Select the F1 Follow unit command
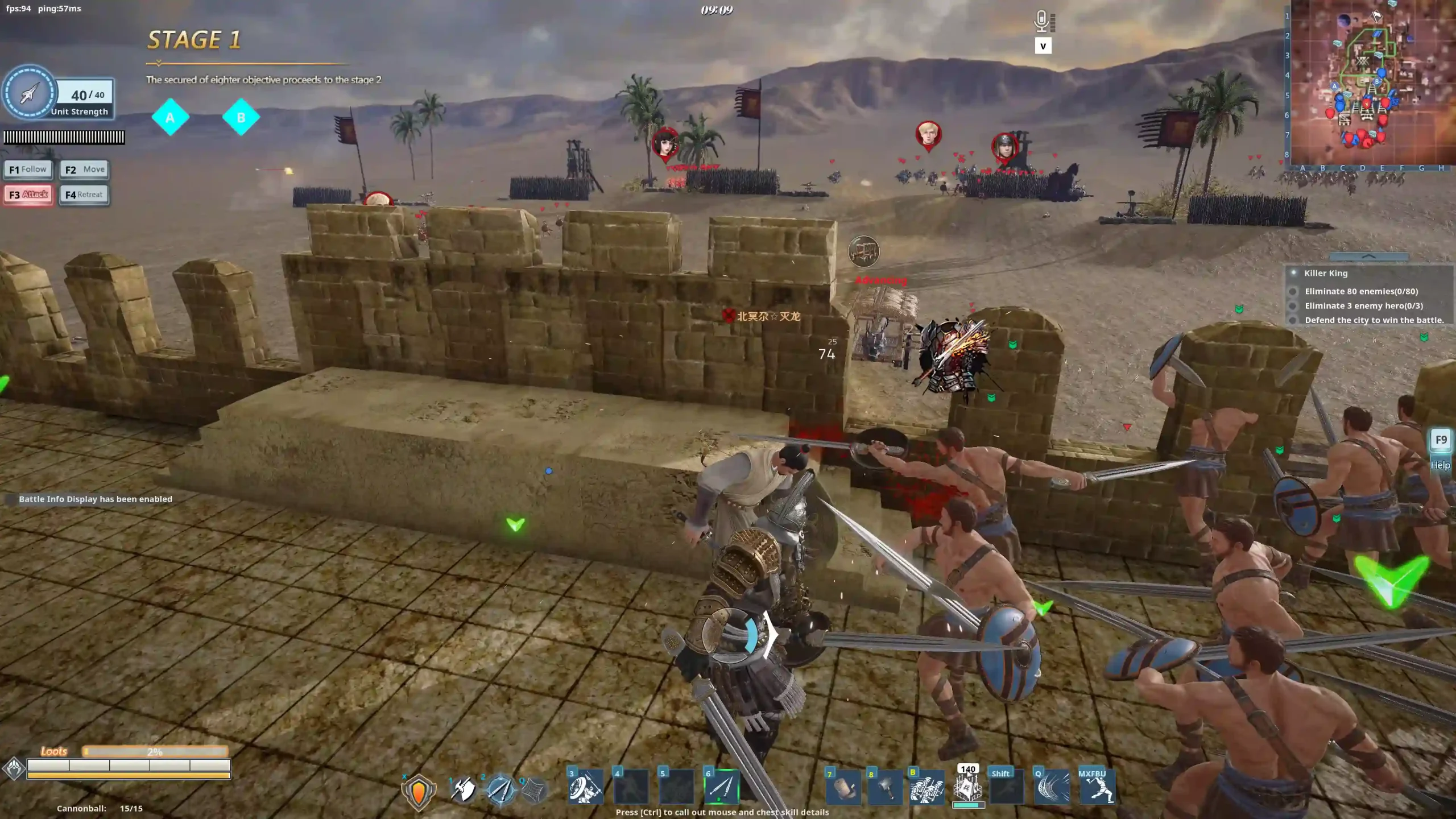The image size is (1456, 819). 28,169
